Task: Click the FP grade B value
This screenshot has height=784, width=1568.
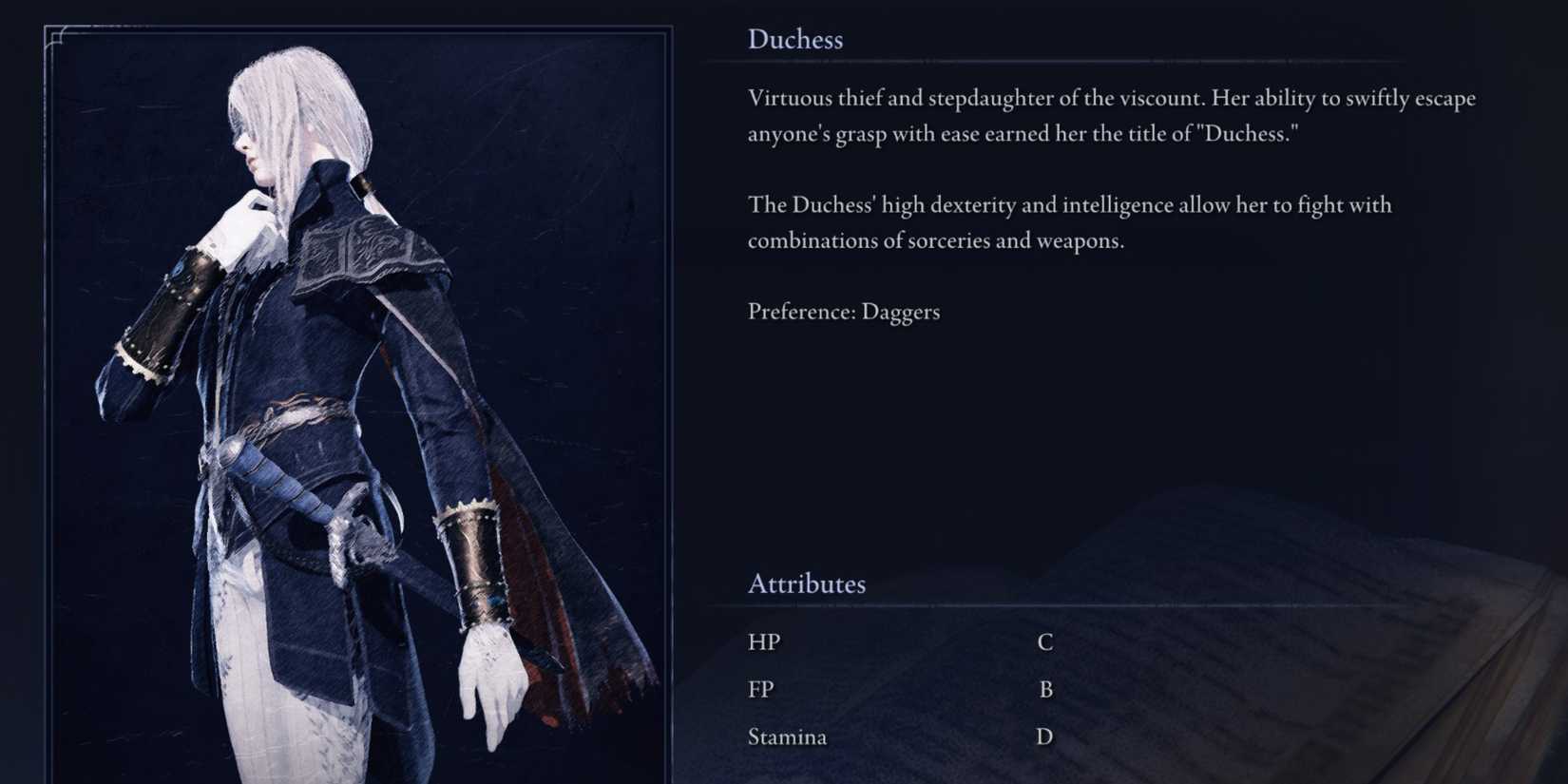Action: (1047, 688)
